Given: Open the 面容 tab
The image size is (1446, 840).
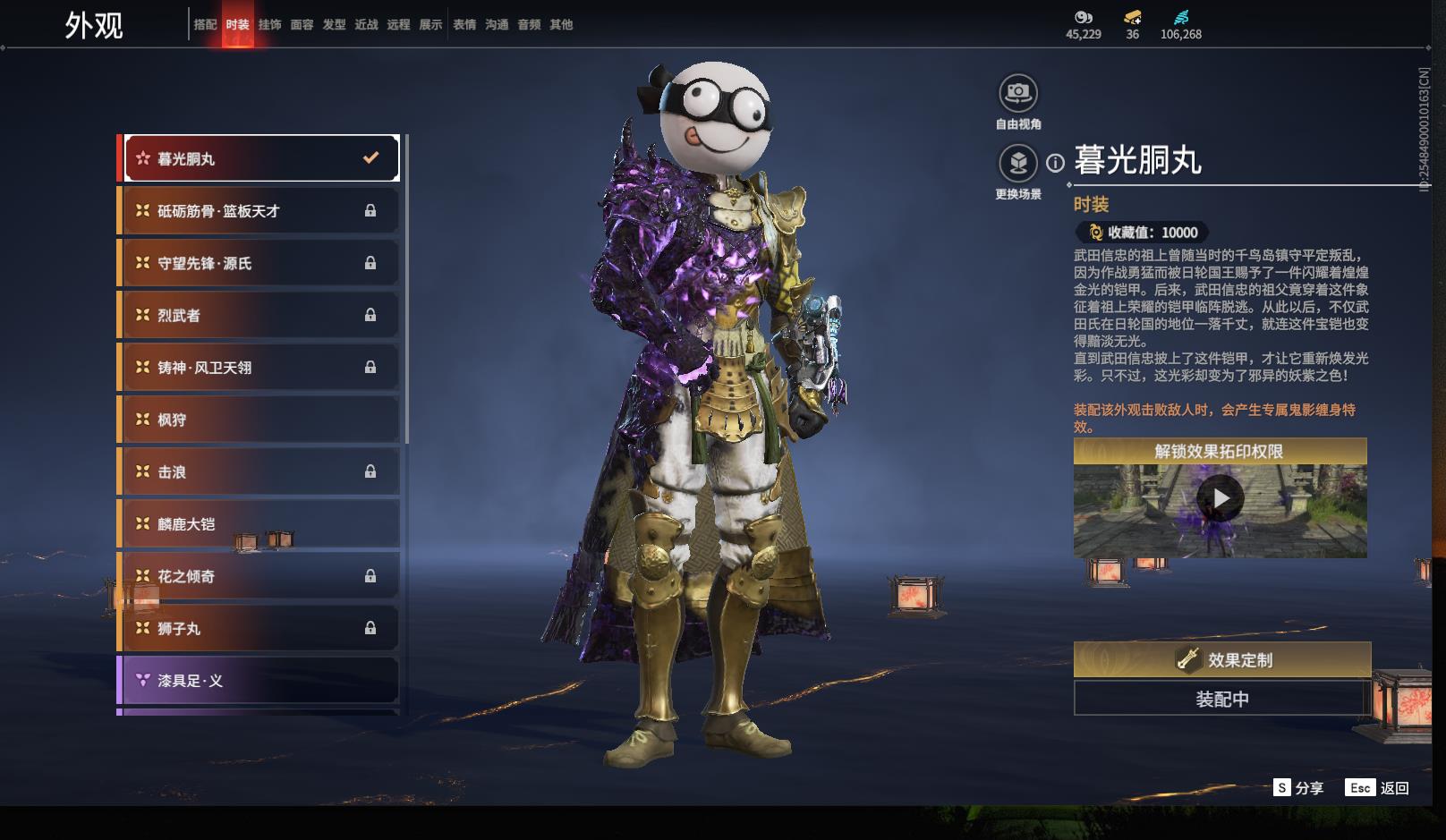Looking at the screenshot, I should point(302,25).
